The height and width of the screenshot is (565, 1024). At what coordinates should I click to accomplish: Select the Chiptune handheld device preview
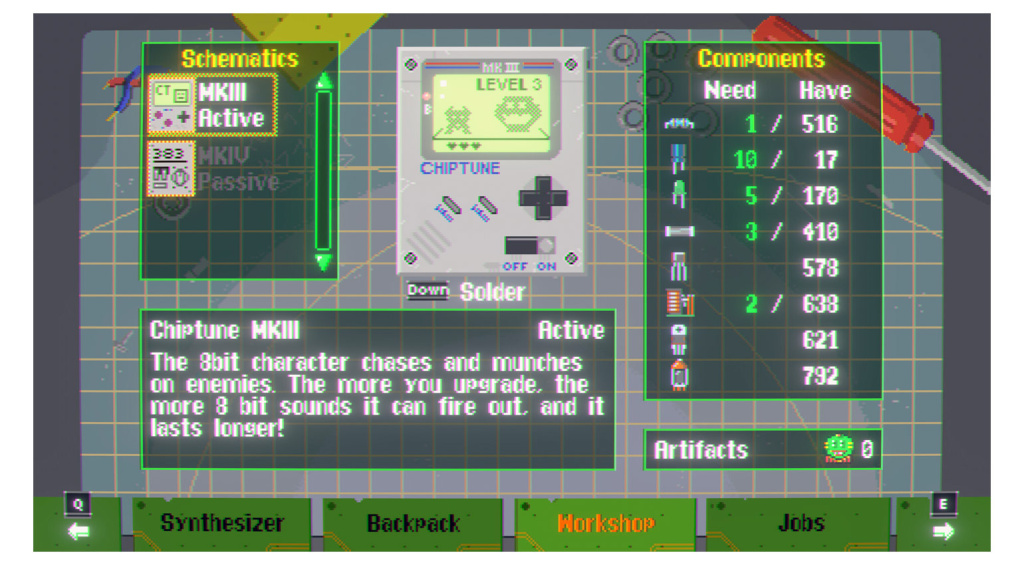click(x=490, y=160)
